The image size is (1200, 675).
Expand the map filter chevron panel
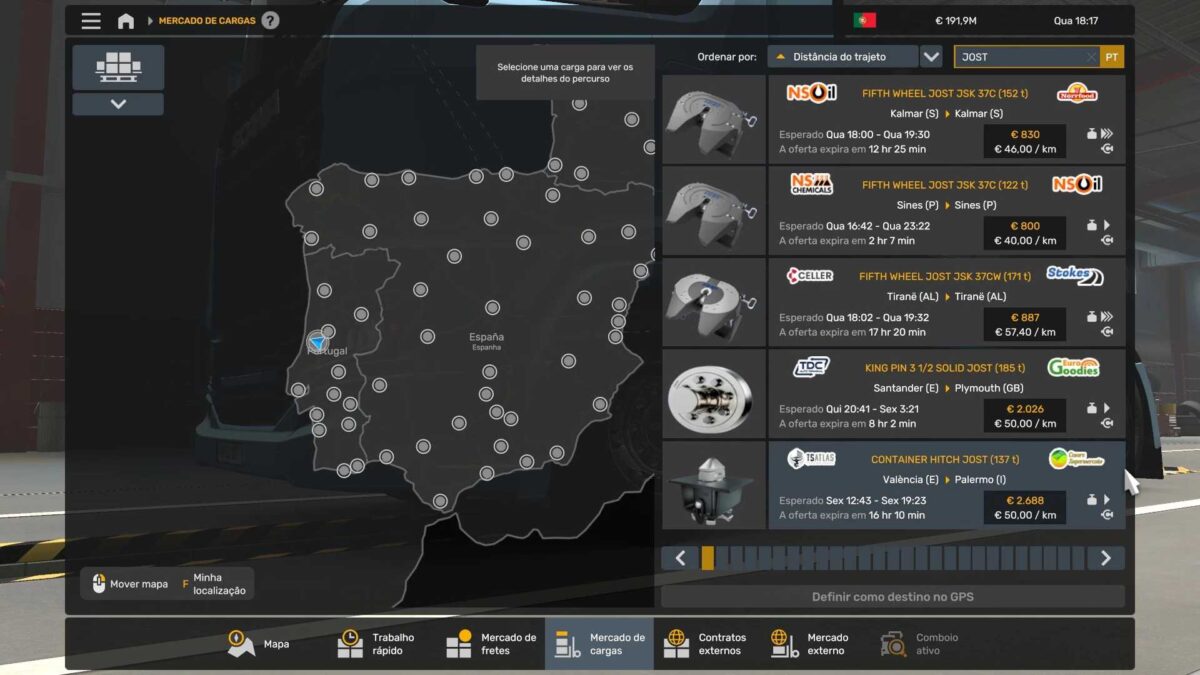tap(118, 104)
